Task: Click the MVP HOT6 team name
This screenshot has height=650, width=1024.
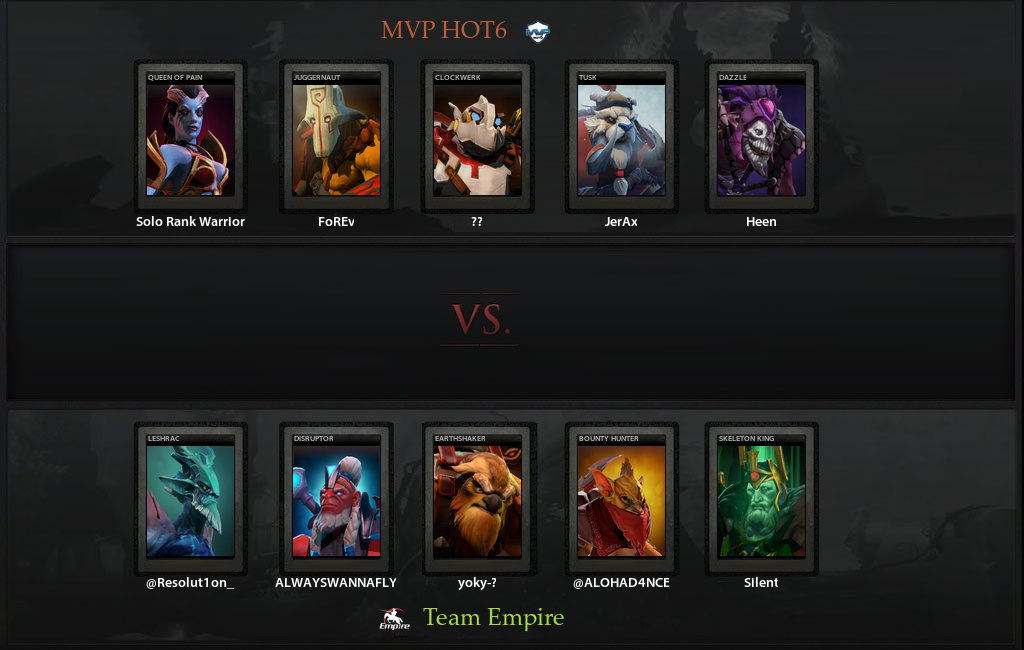Action: [x=444, y=31]
